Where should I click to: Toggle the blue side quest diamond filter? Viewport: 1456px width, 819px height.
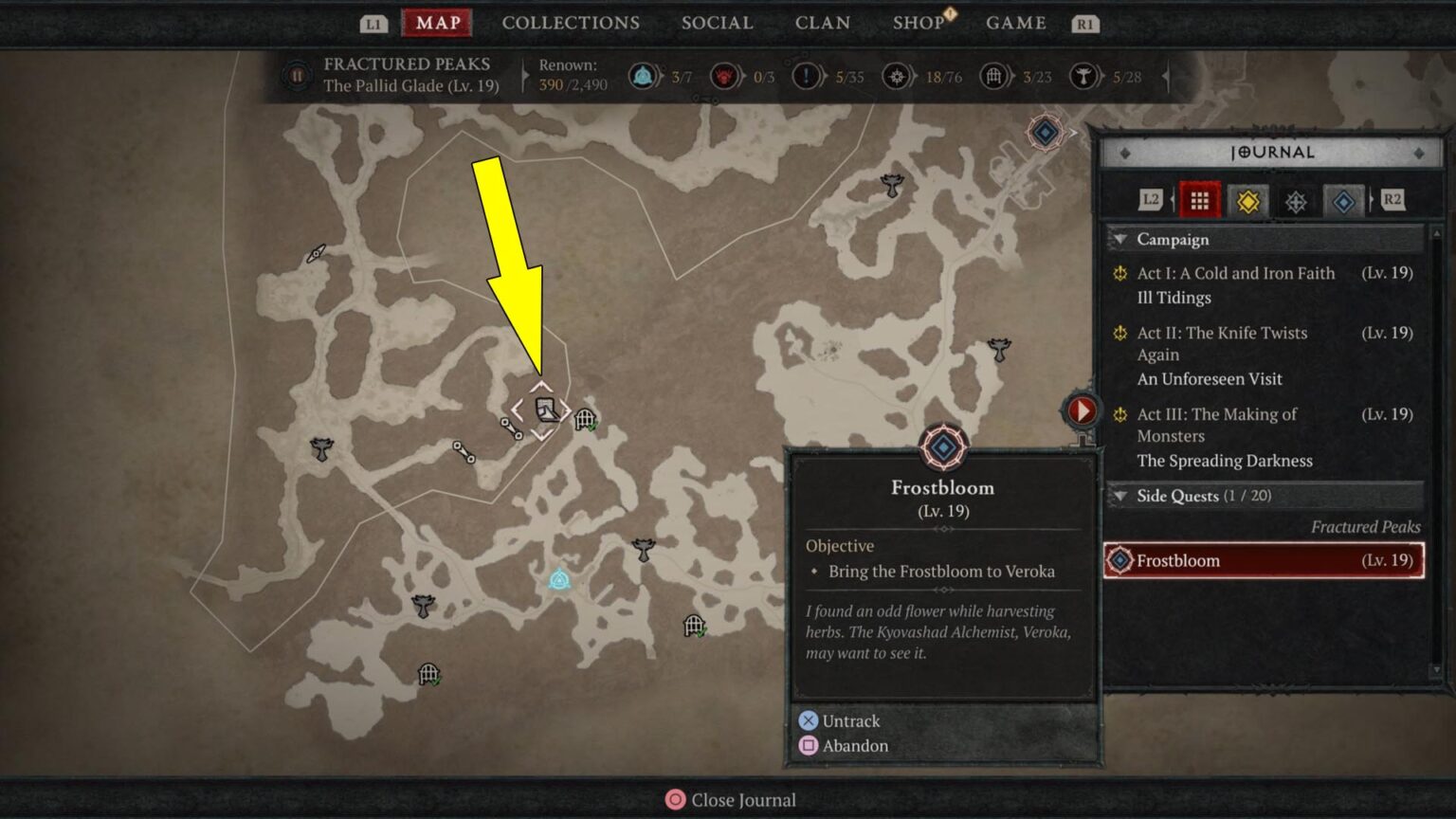[x=1343, y=201]
